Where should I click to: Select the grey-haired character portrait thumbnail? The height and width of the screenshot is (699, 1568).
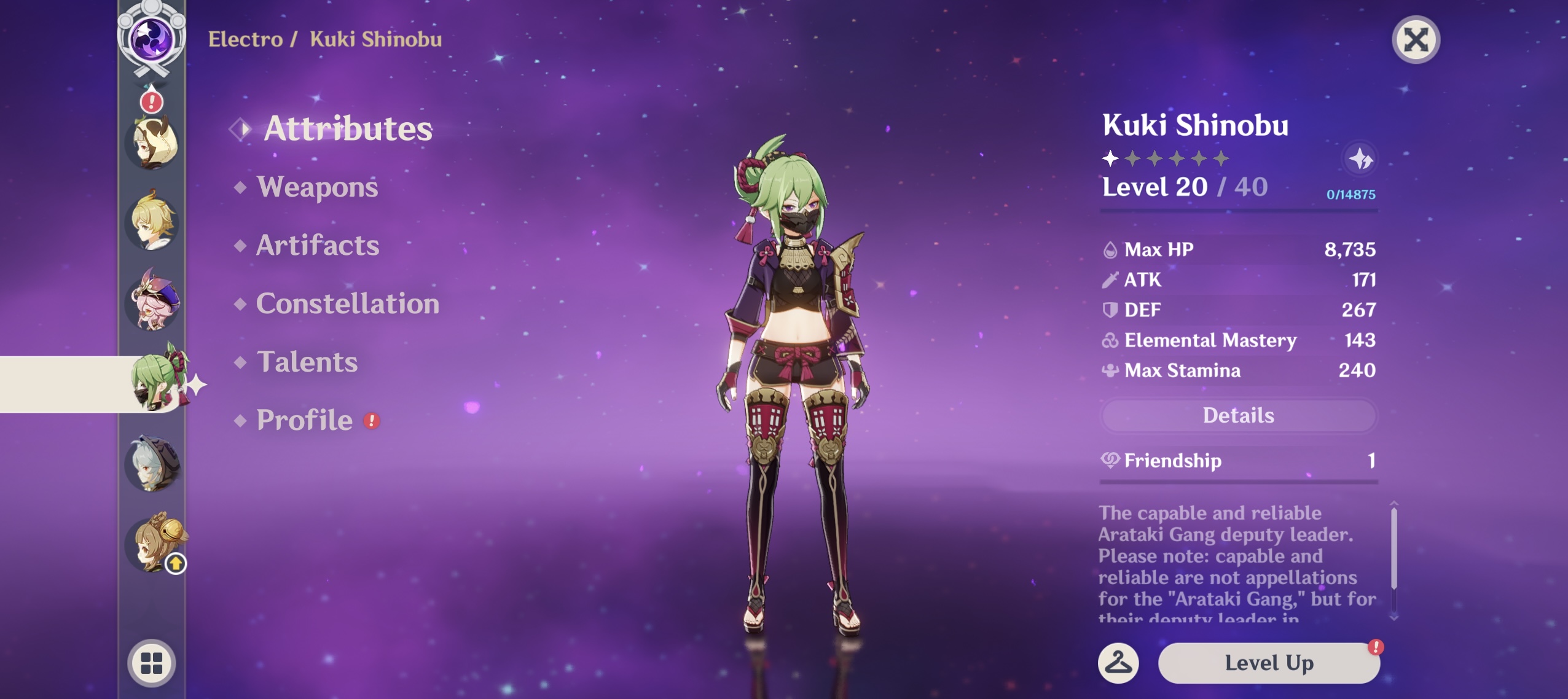pyautogui.click(x=152, y=462)
